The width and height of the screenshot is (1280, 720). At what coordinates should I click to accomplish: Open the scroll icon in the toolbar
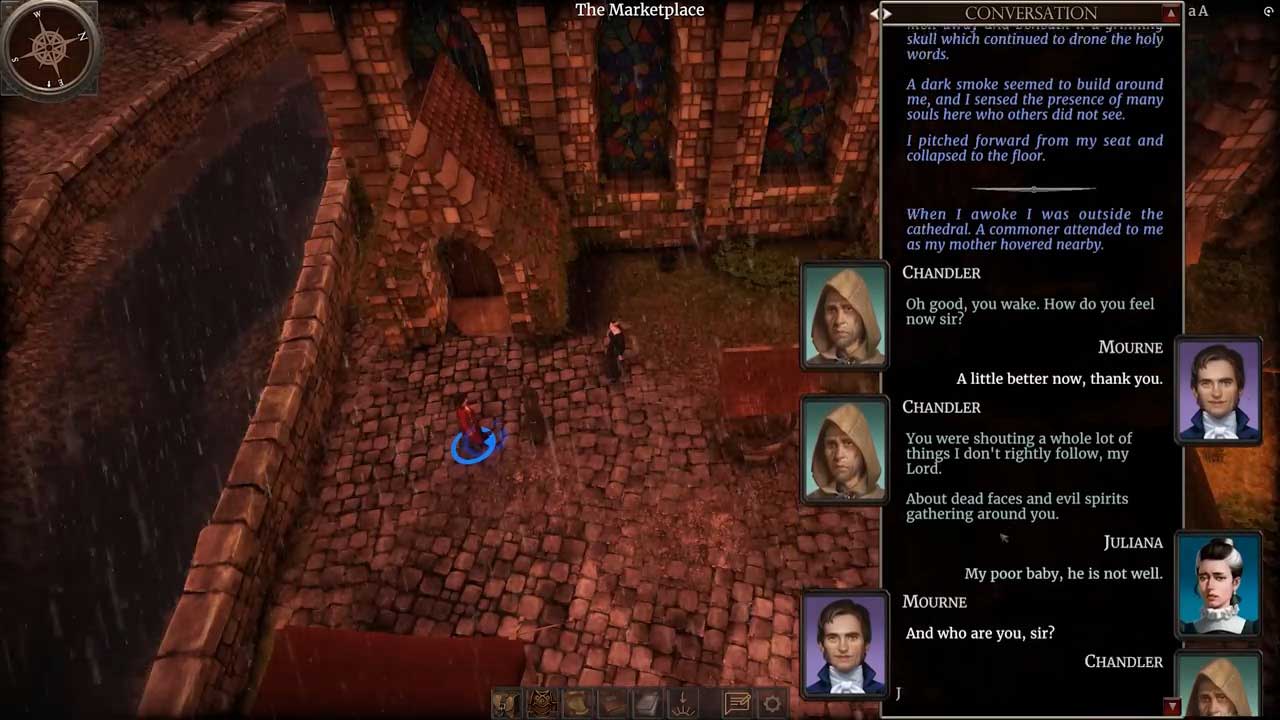578,703
